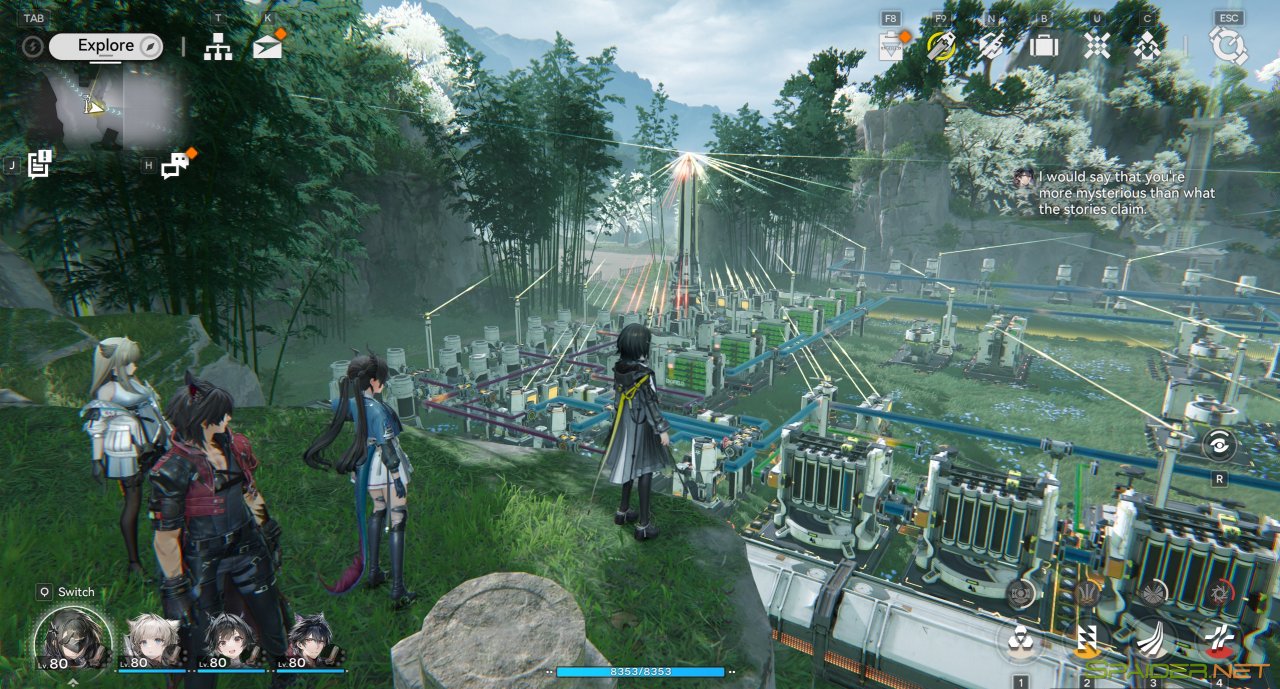Open the briefcase backpack icon

tap(1044, 46)
